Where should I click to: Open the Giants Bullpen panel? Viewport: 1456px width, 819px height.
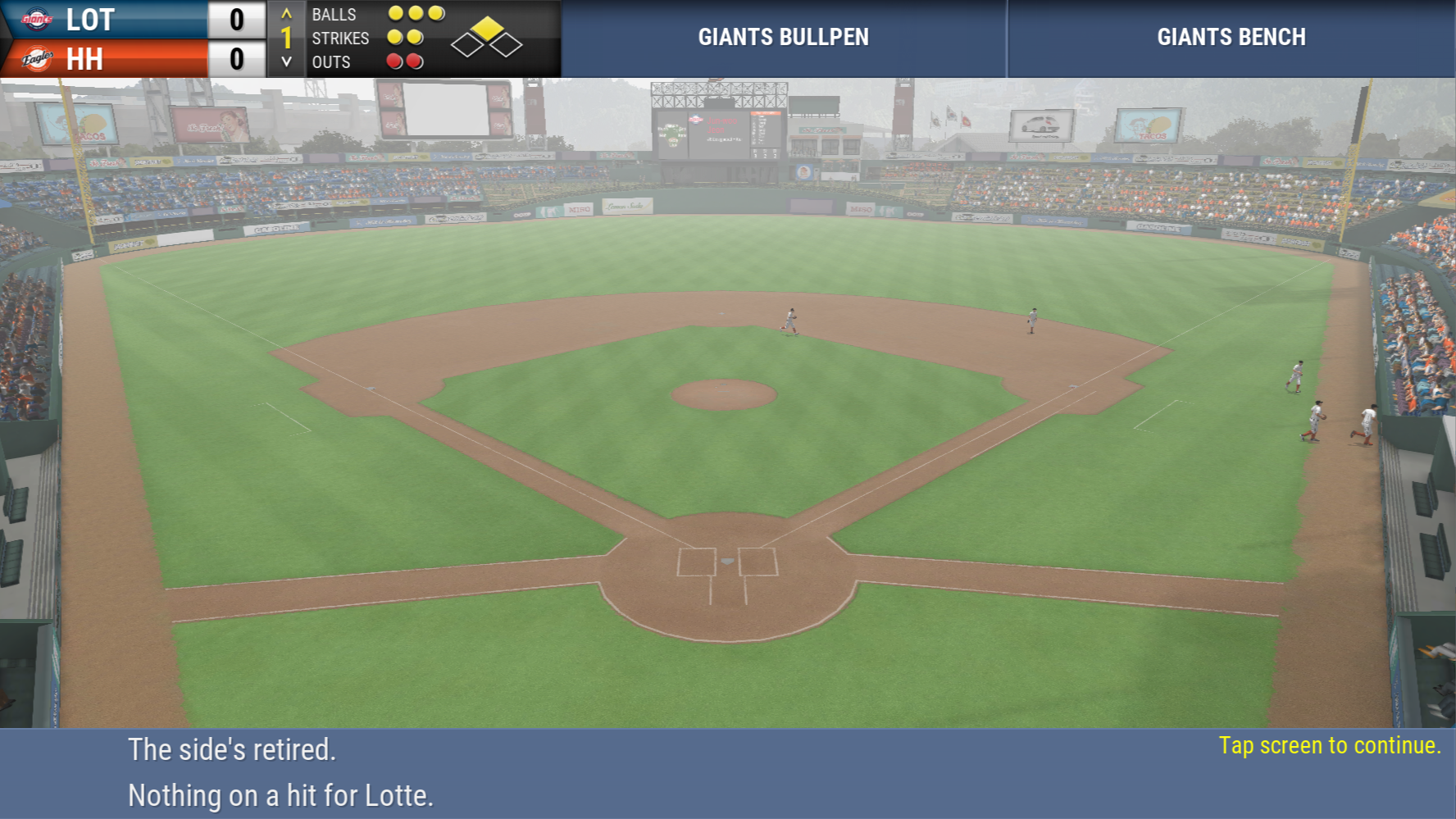tap(783, 38)
